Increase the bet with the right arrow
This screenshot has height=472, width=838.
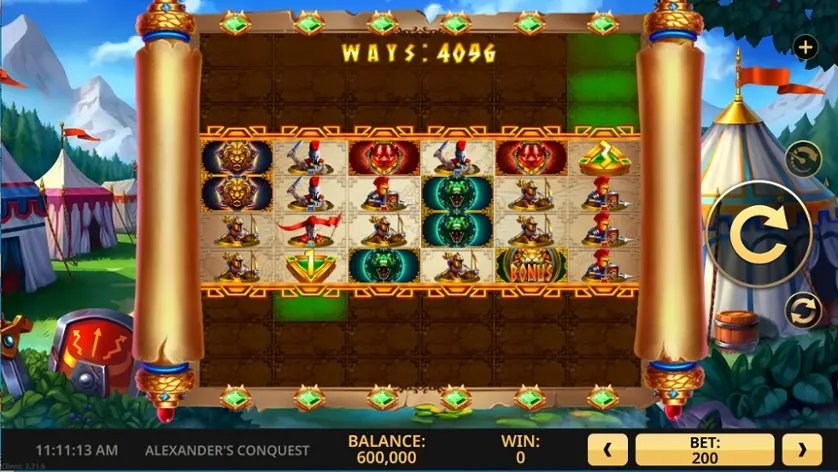pos(802,450)
